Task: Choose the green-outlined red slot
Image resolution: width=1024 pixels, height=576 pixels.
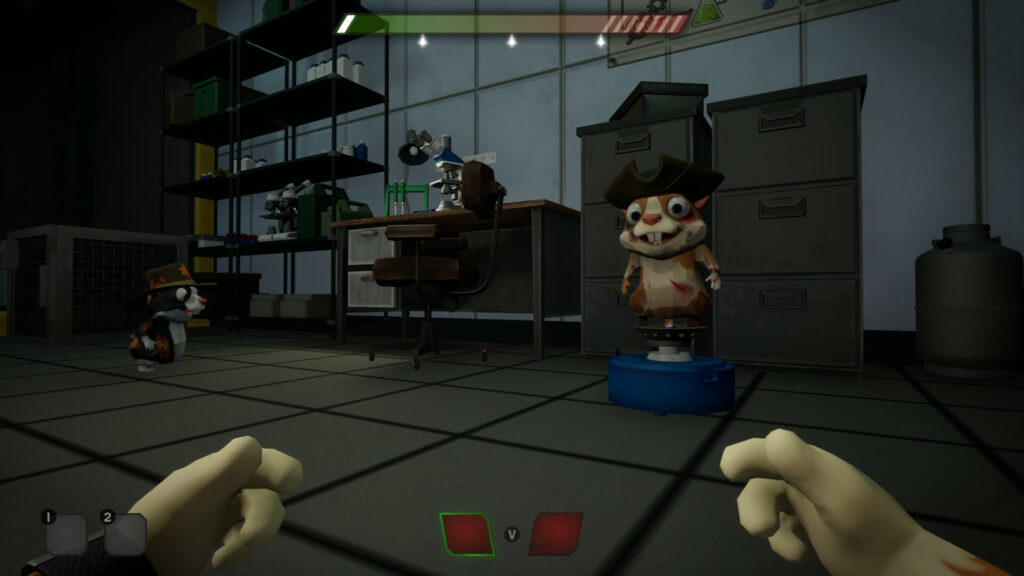Action: pos(467,534)
